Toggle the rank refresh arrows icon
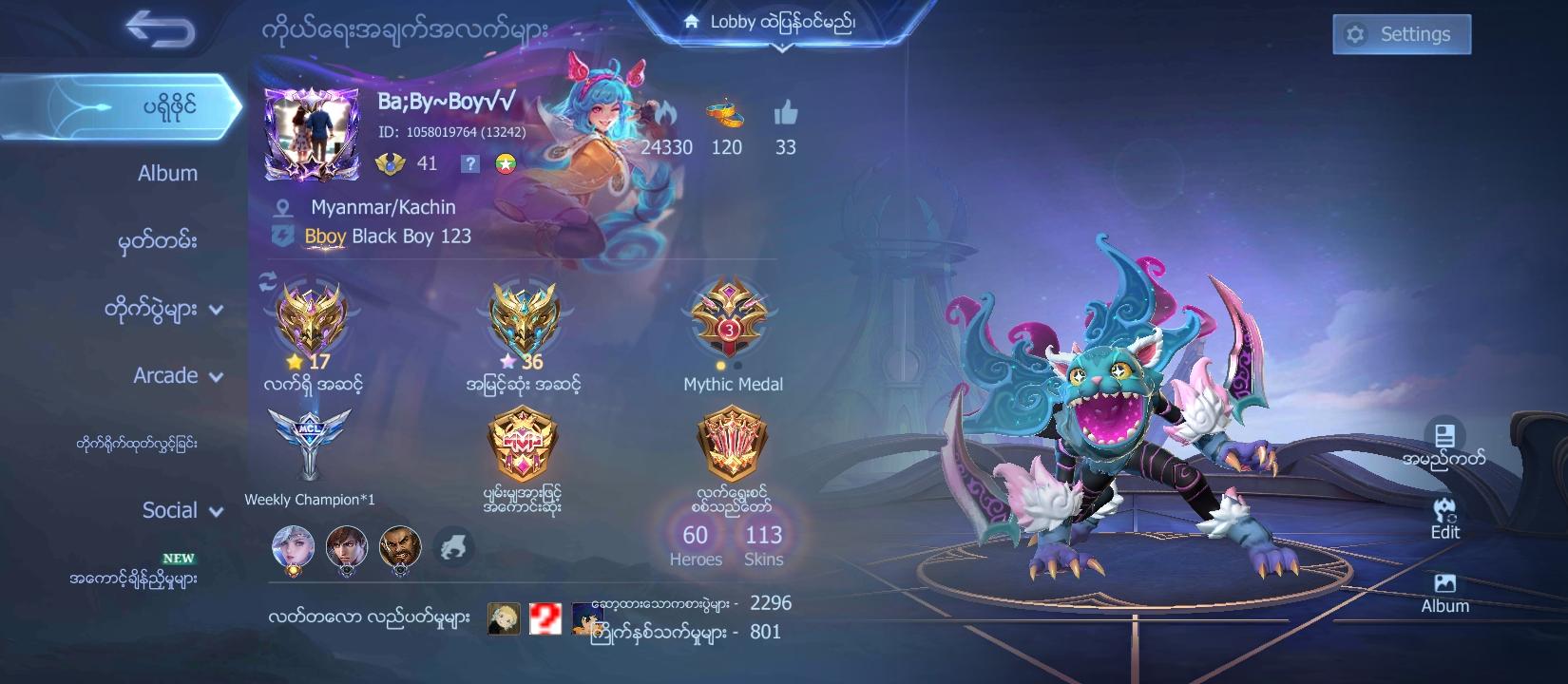1568x684 pixels. (266, 280)
